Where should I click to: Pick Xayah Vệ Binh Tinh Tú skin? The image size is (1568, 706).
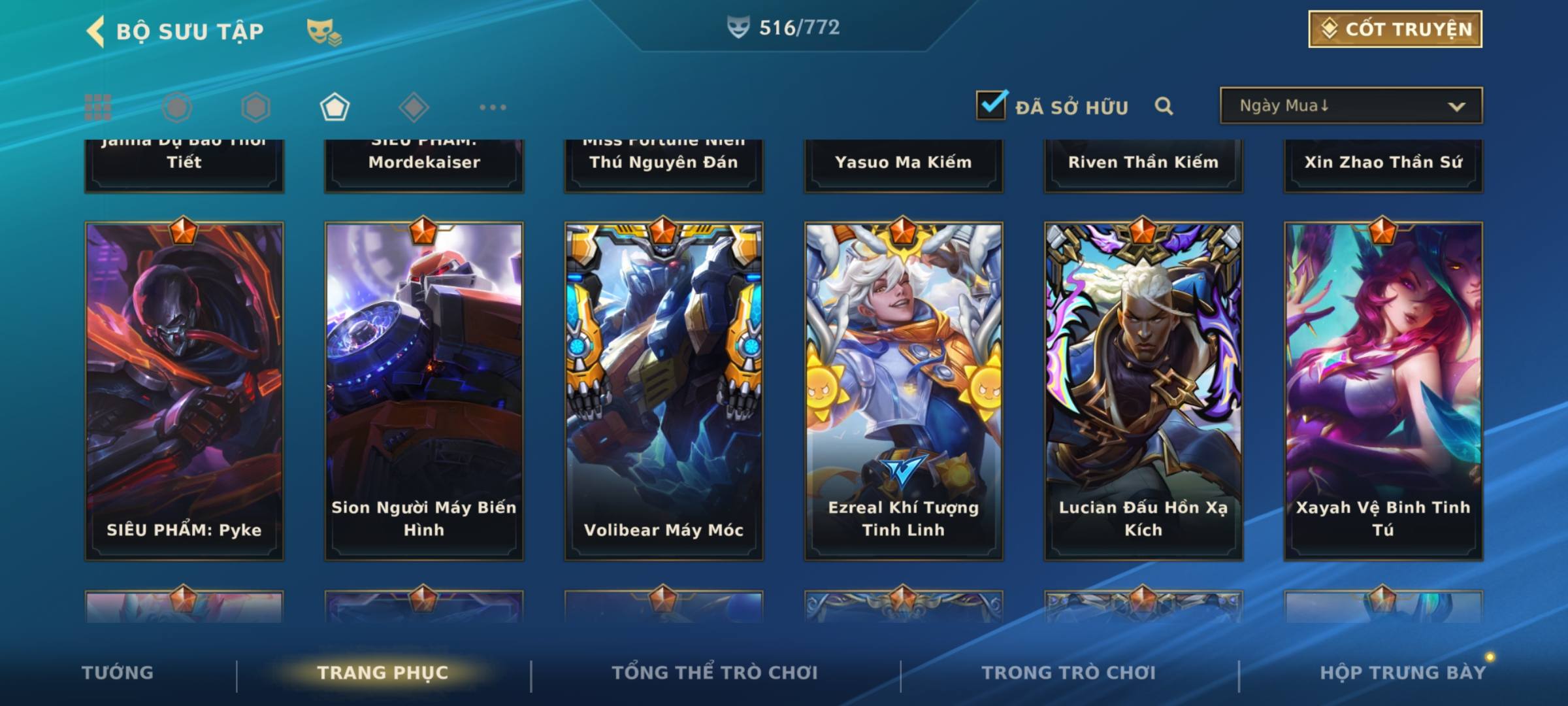click(x=1383, y=391)
